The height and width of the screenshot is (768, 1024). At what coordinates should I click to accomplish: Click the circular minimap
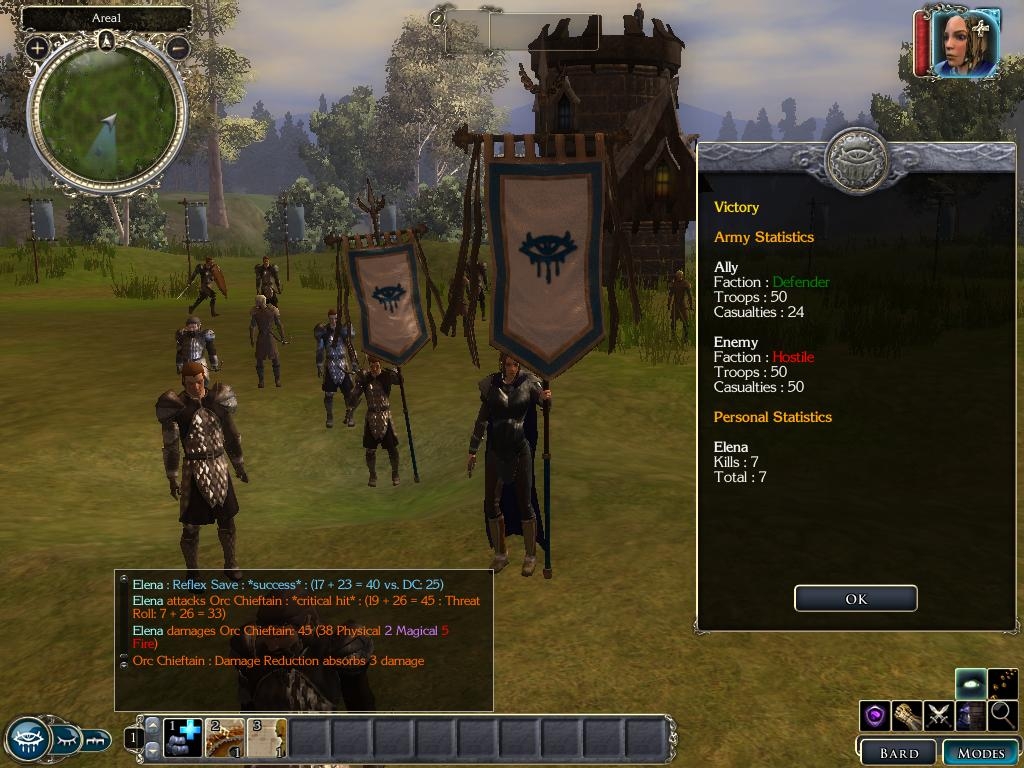107,118
